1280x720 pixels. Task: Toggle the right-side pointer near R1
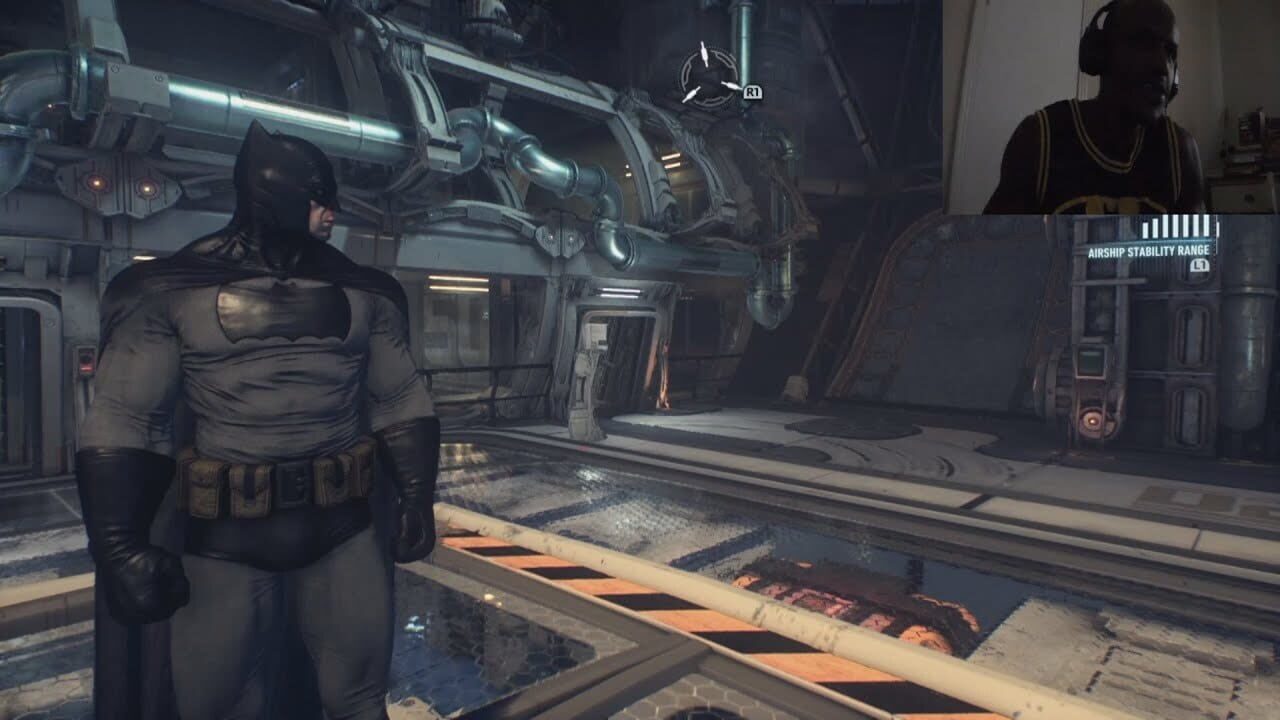(730, 87)
